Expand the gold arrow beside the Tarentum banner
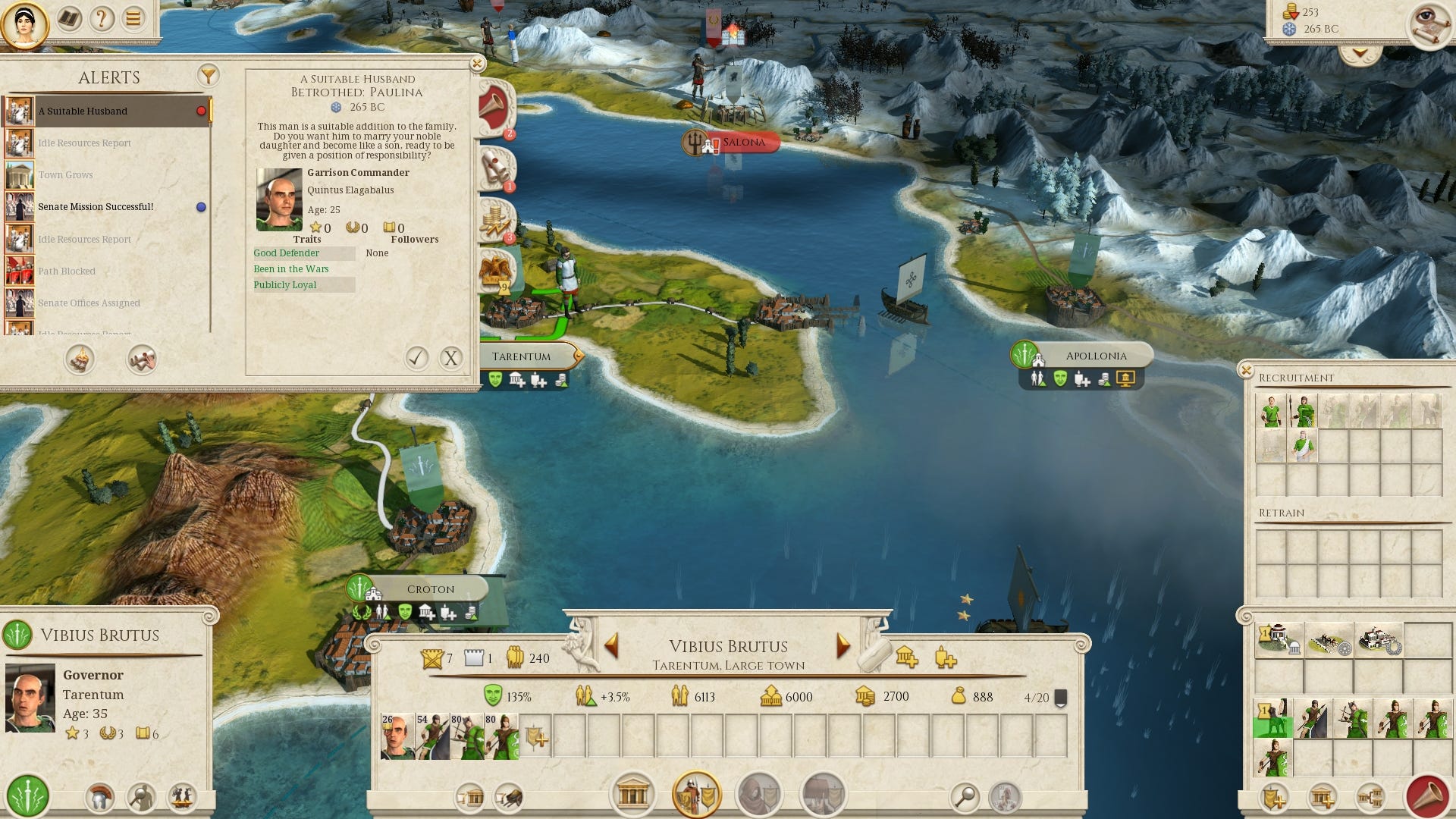The height and width of the screenshot is (819, 1456). tap(578, 355)
